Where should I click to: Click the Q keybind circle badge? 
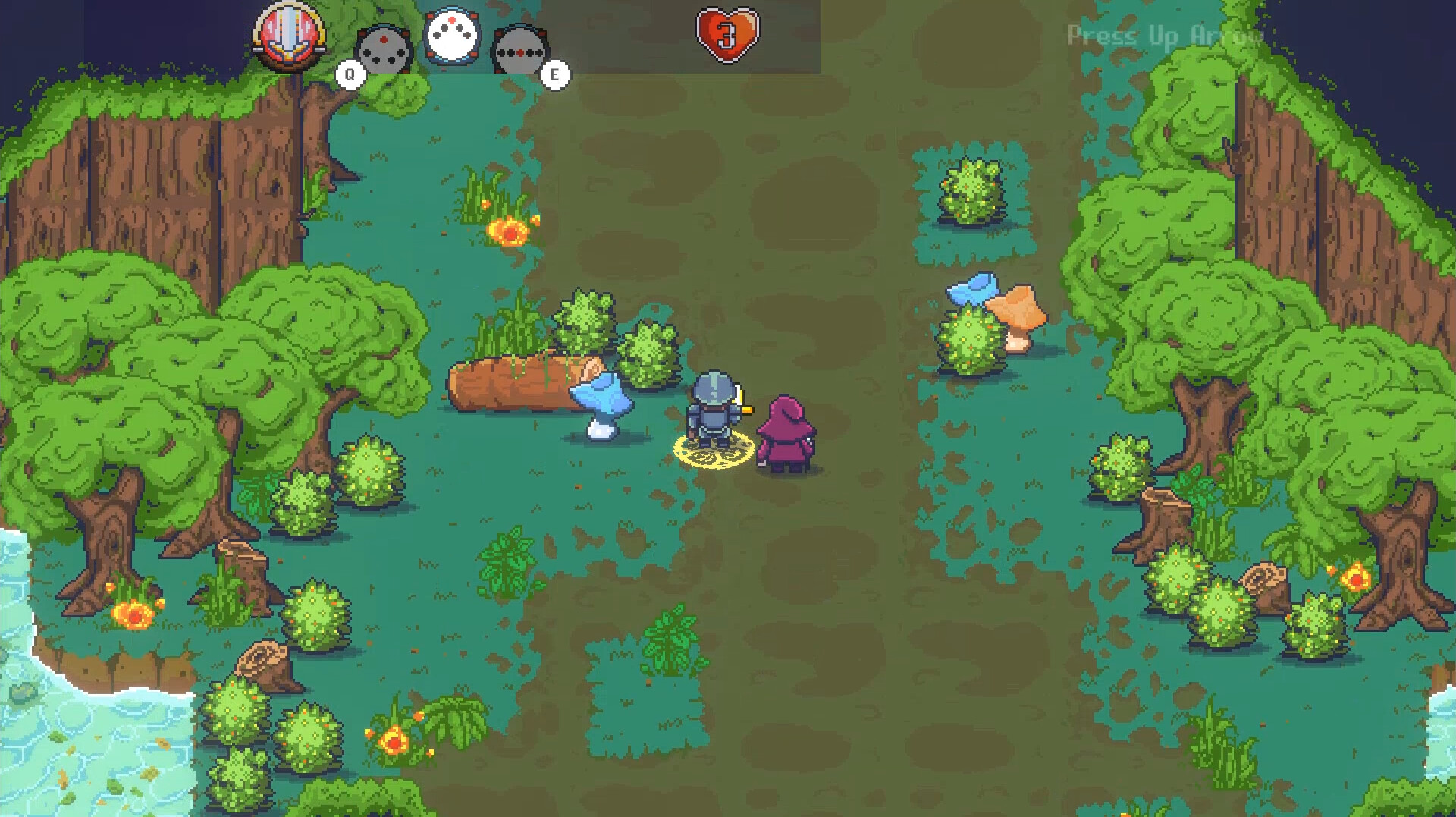coord(350,74)
